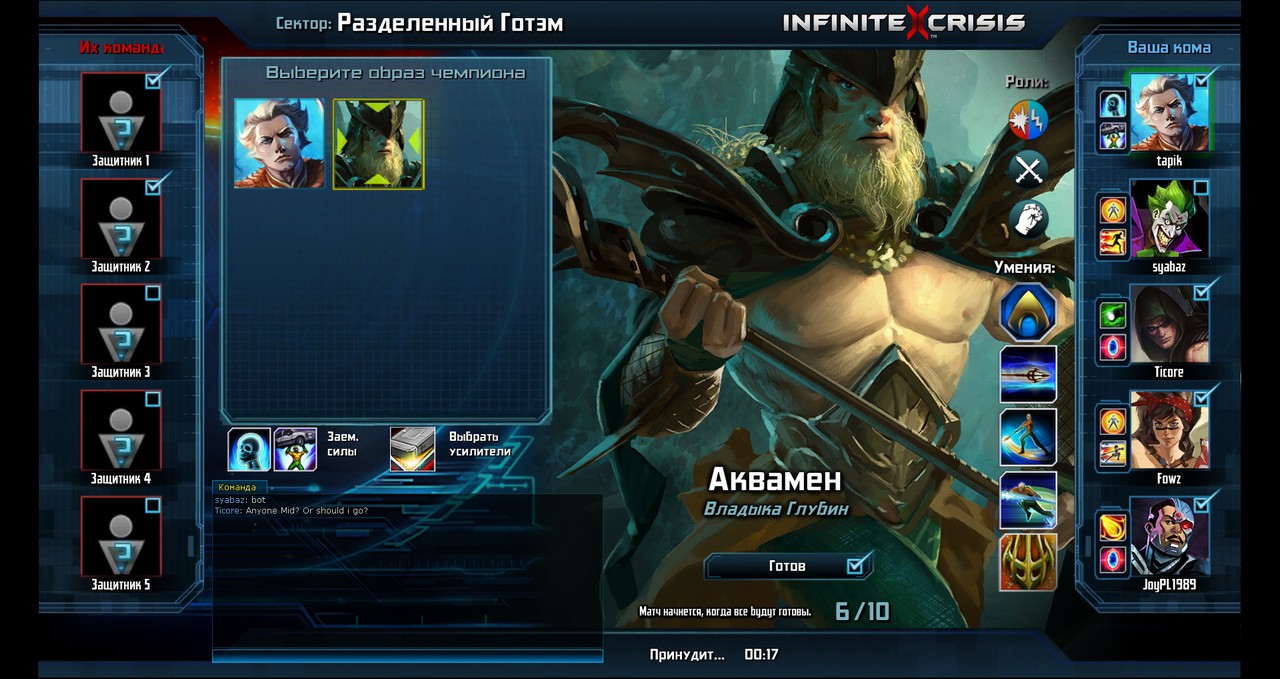The height and width of the screenshot is (679, 1280).
Task: Choose Fowz's red bandana champion portrait
Action: click(x=1169, y=430)
